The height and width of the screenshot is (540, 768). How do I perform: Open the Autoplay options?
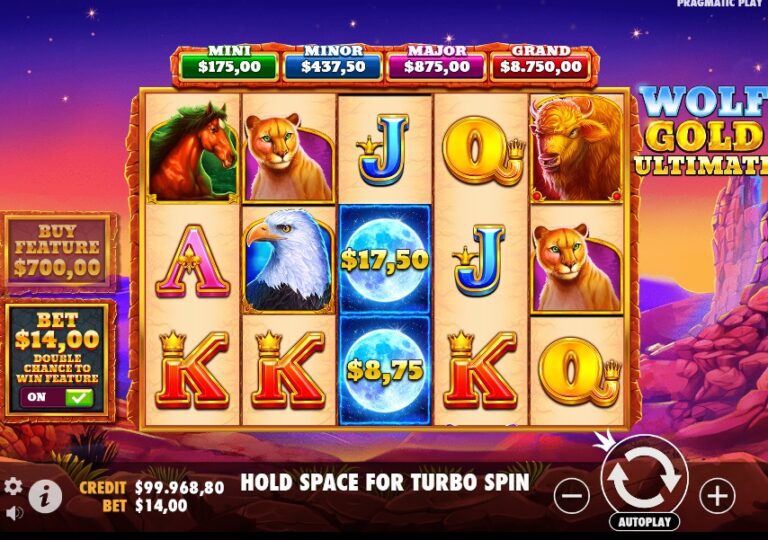click(x=644, y=522)
